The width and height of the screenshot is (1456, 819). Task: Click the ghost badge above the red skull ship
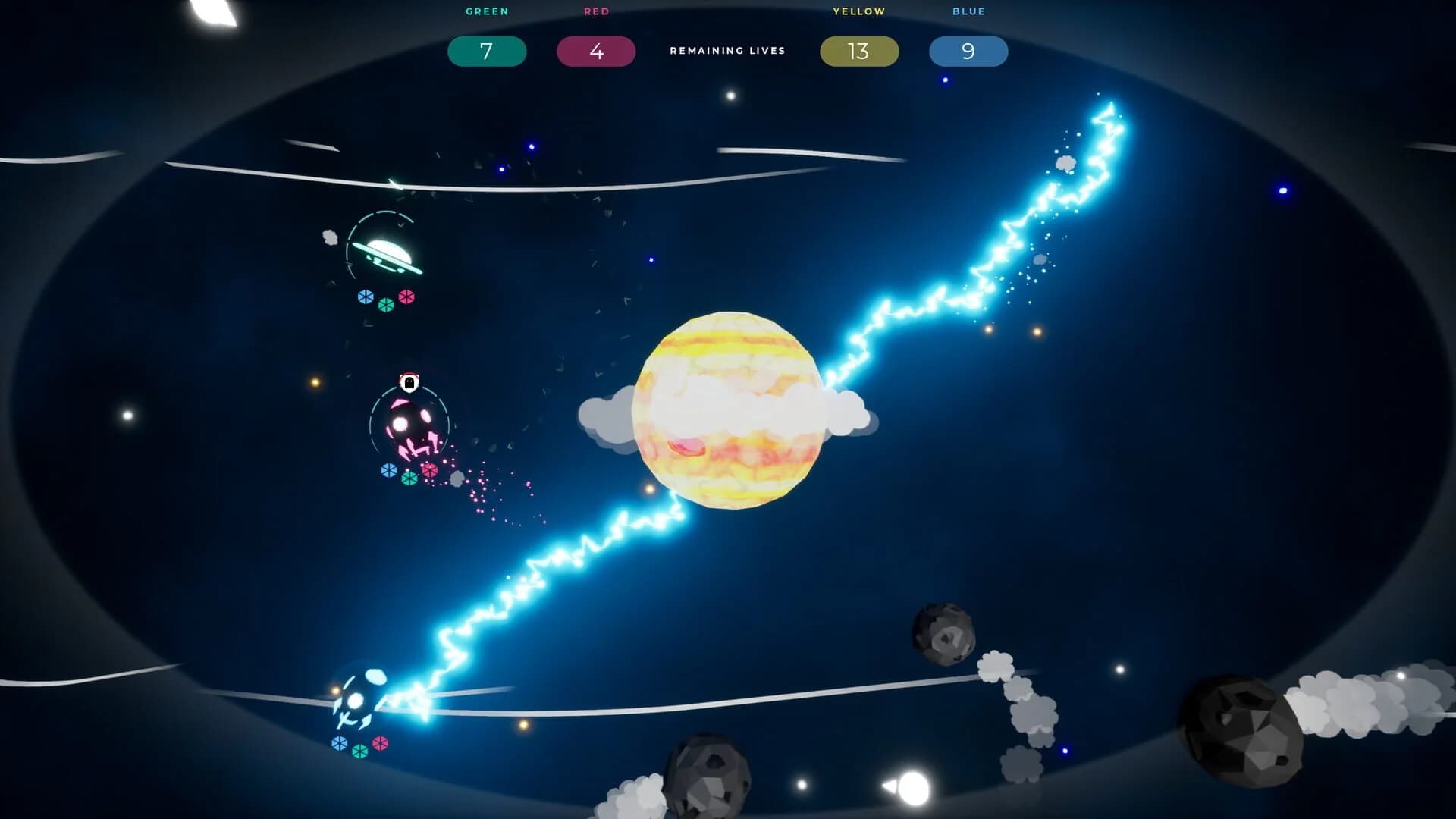coord(408,382)
